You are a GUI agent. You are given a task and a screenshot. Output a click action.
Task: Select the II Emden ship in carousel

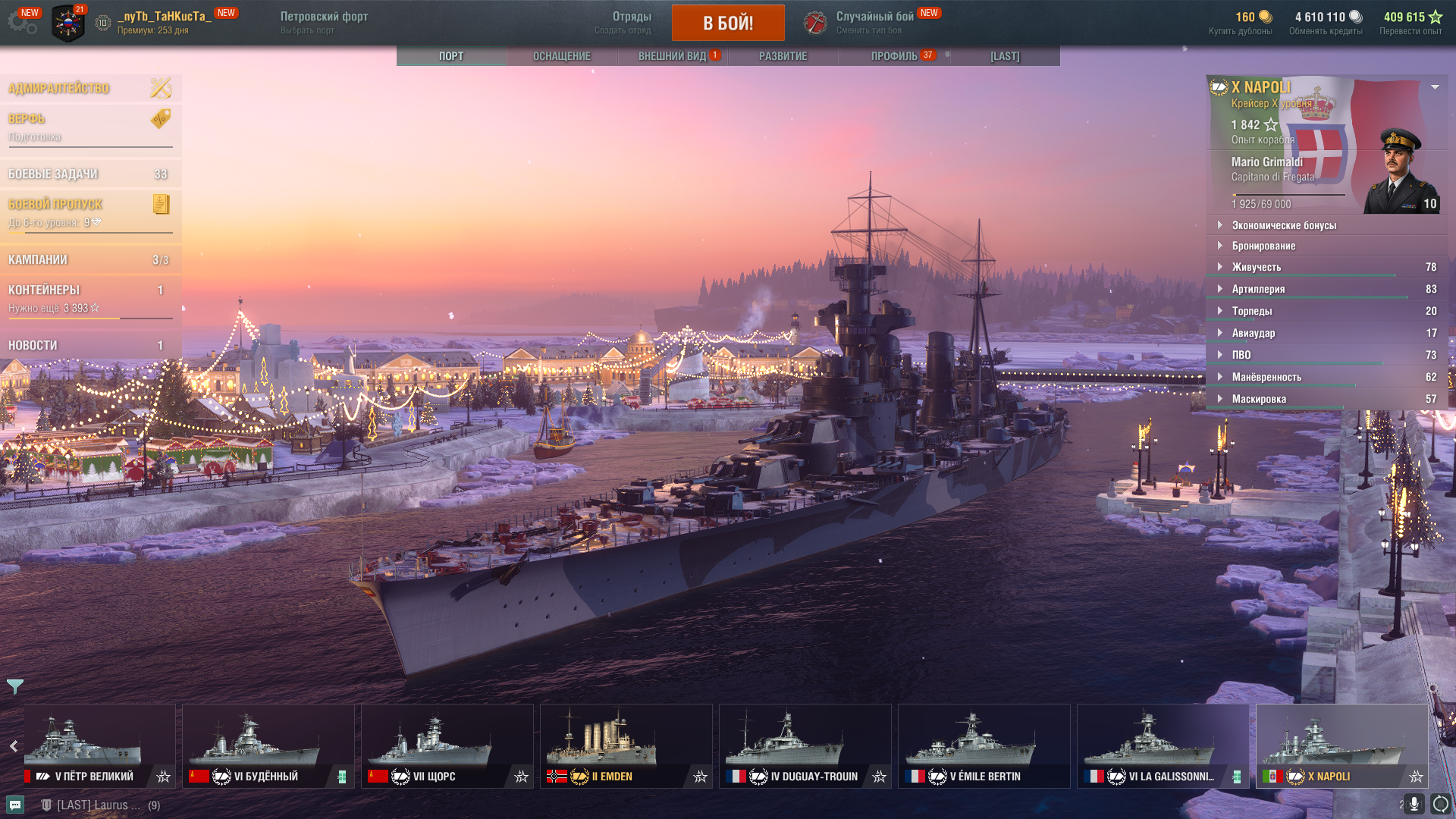tap(626, 745)
